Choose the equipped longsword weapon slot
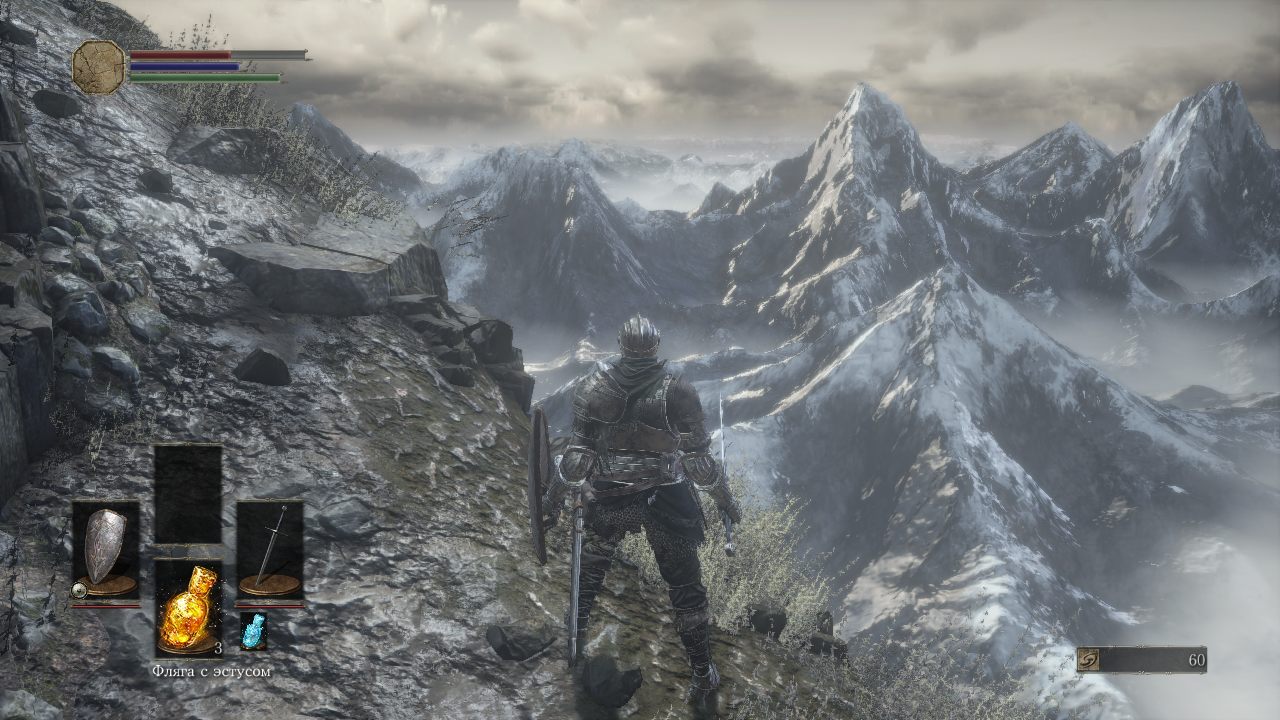Screen dimensions: 1280x720 pyautogui.click(x=270, y=550)
